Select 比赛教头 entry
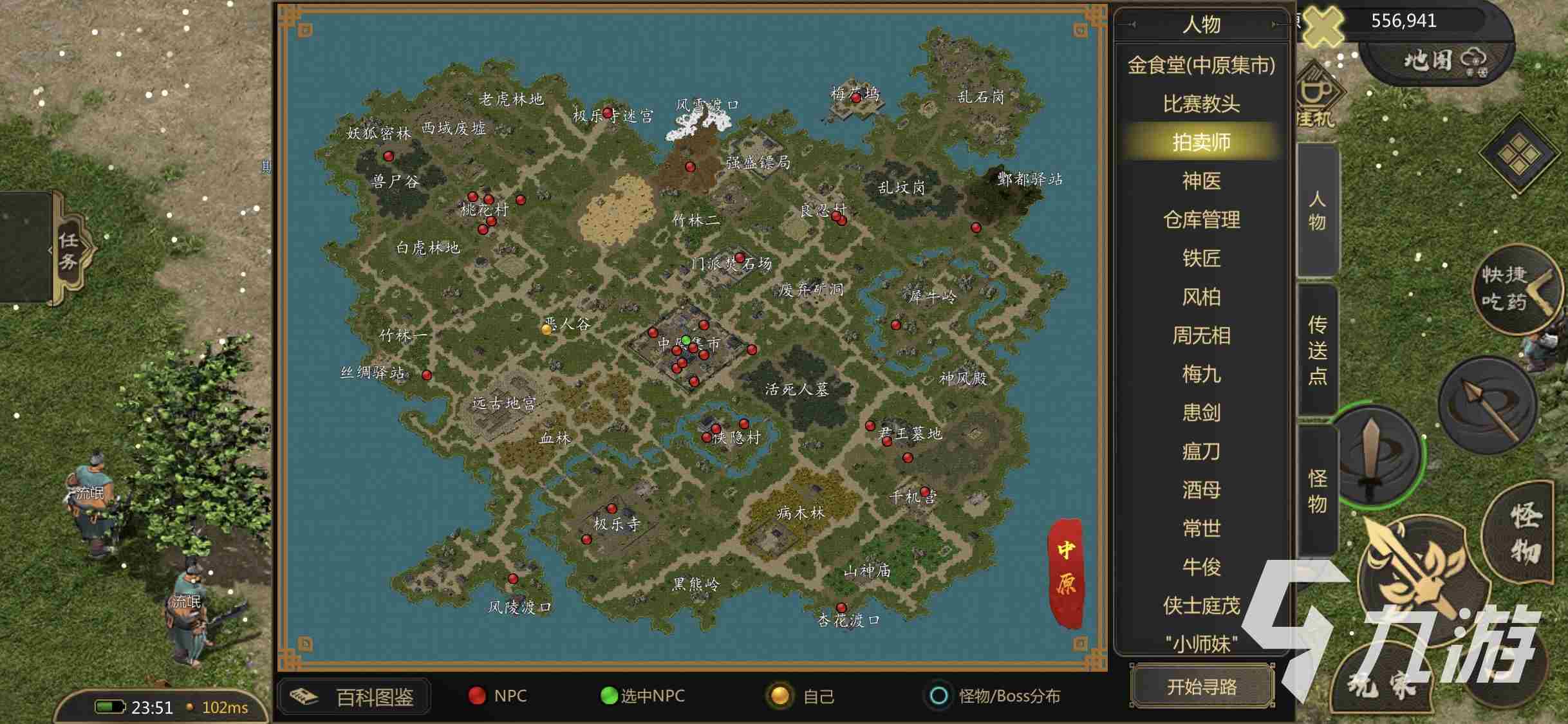The width and height of the screenshot is (1568, 724). (1201, 104)
